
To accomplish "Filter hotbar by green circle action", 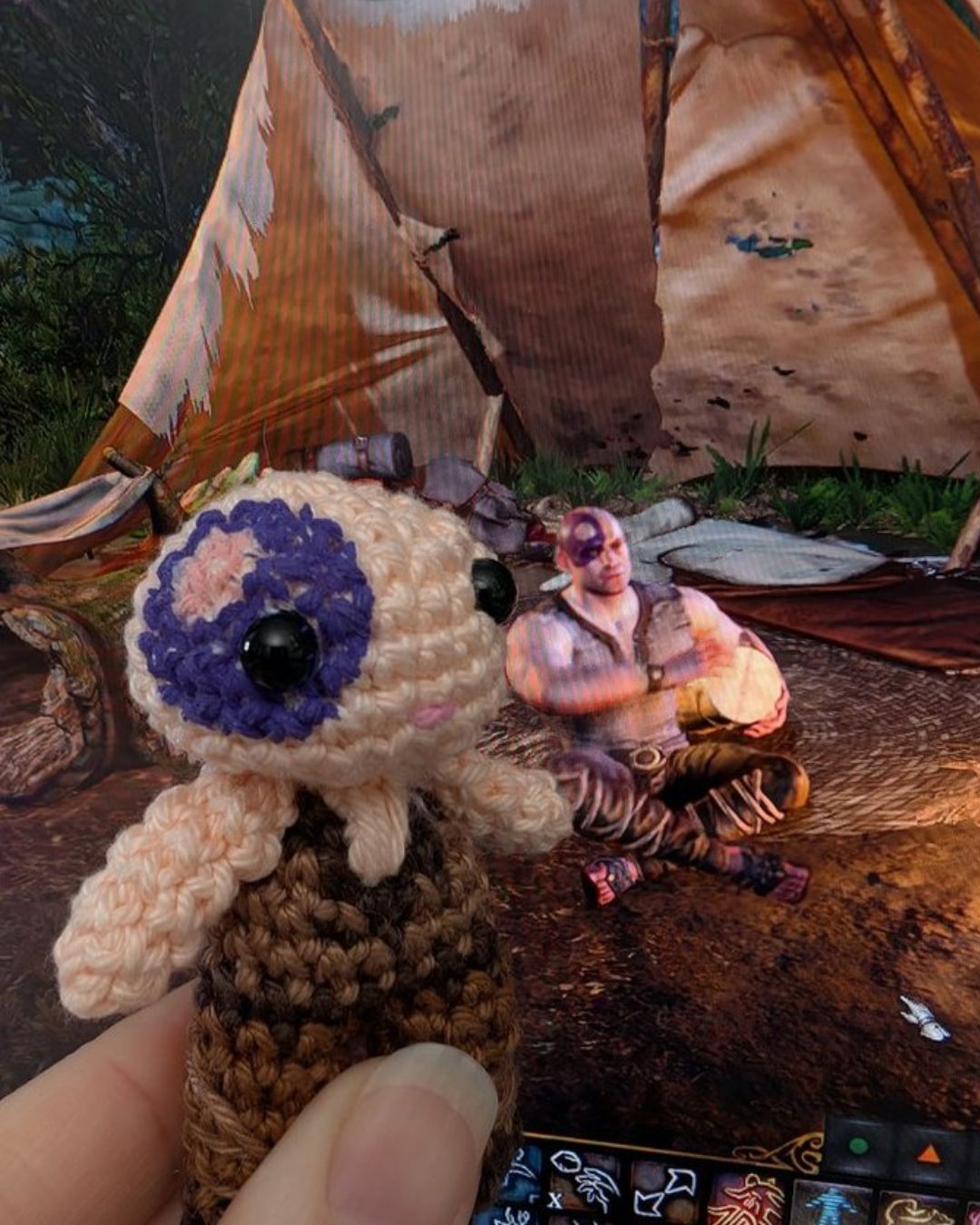I will click(858, 1145).
